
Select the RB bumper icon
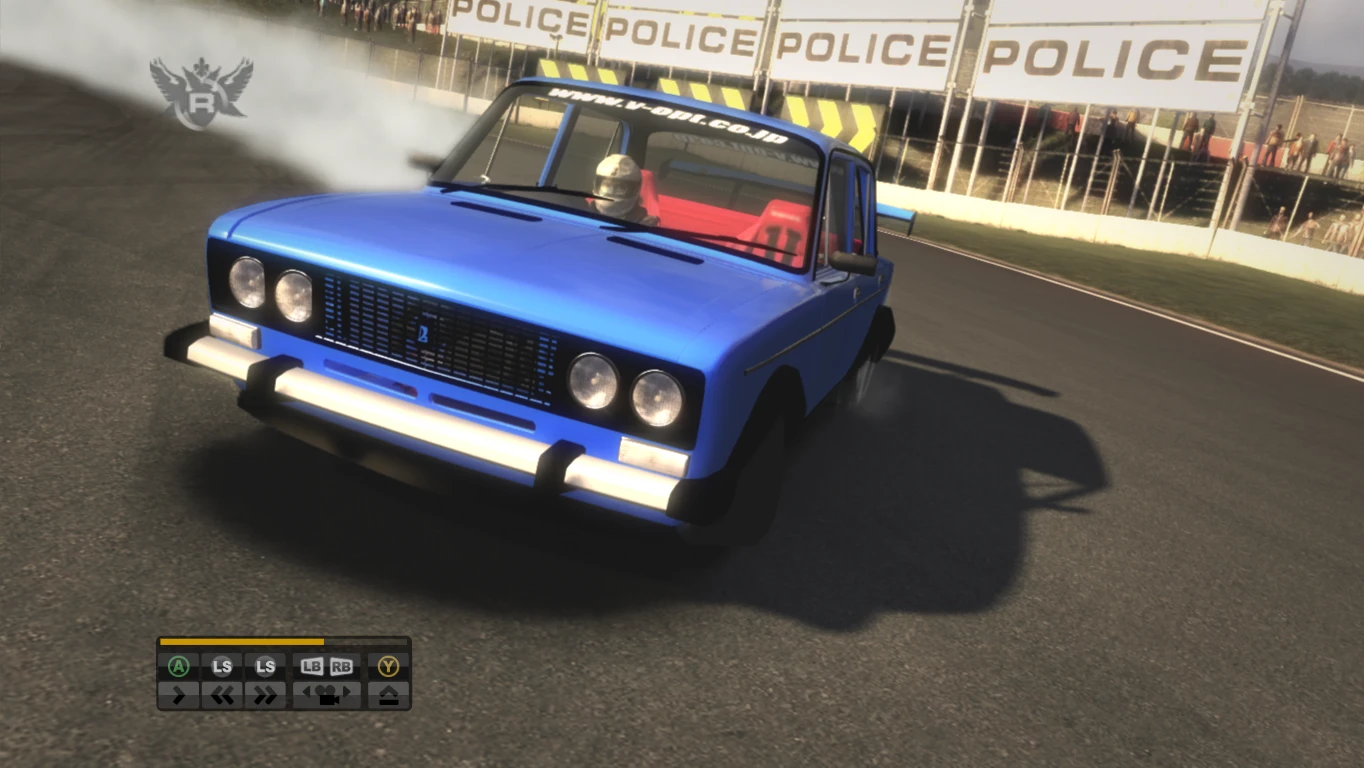pos(340,666)
